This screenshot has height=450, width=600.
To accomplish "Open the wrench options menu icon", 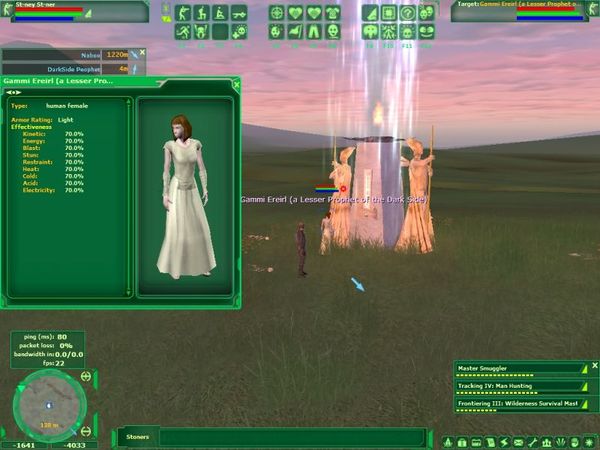I will tap(533, 442).
